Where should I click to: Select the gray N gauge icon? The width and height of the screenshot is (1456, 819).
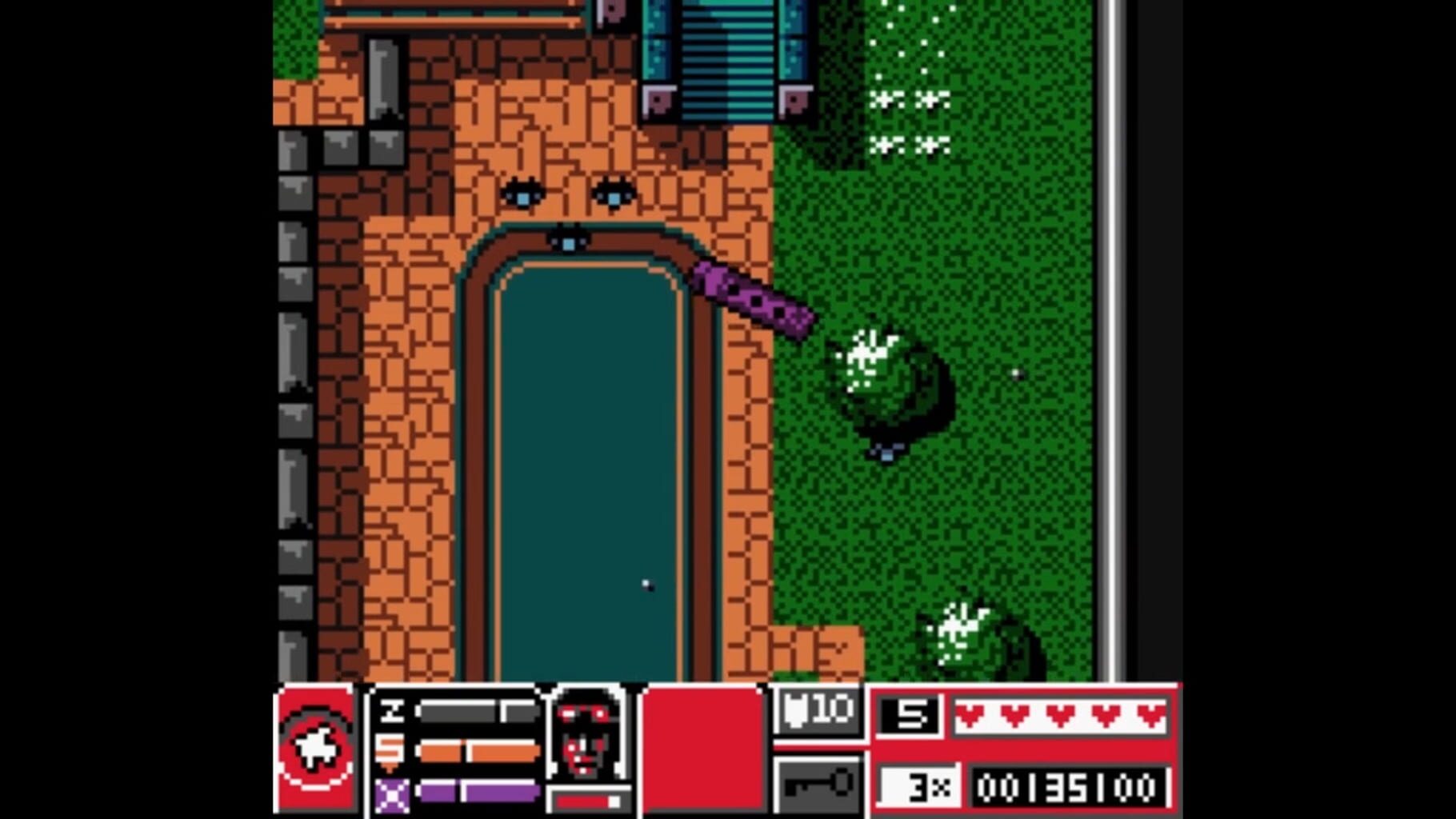pyautogui.click(x=394, y=712)
